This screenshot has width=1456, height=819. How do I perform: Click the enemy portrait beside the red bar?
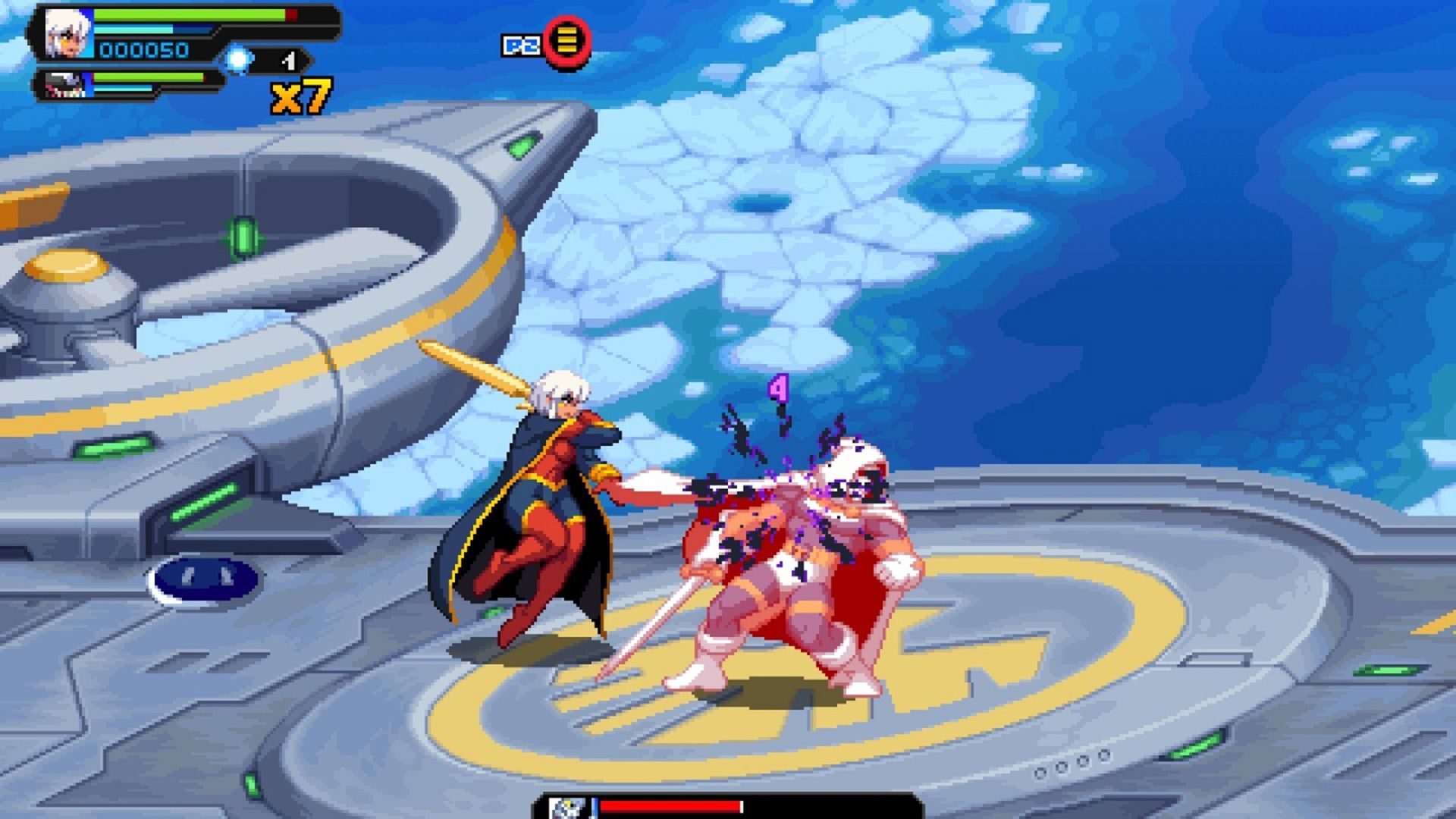(567, 808)
